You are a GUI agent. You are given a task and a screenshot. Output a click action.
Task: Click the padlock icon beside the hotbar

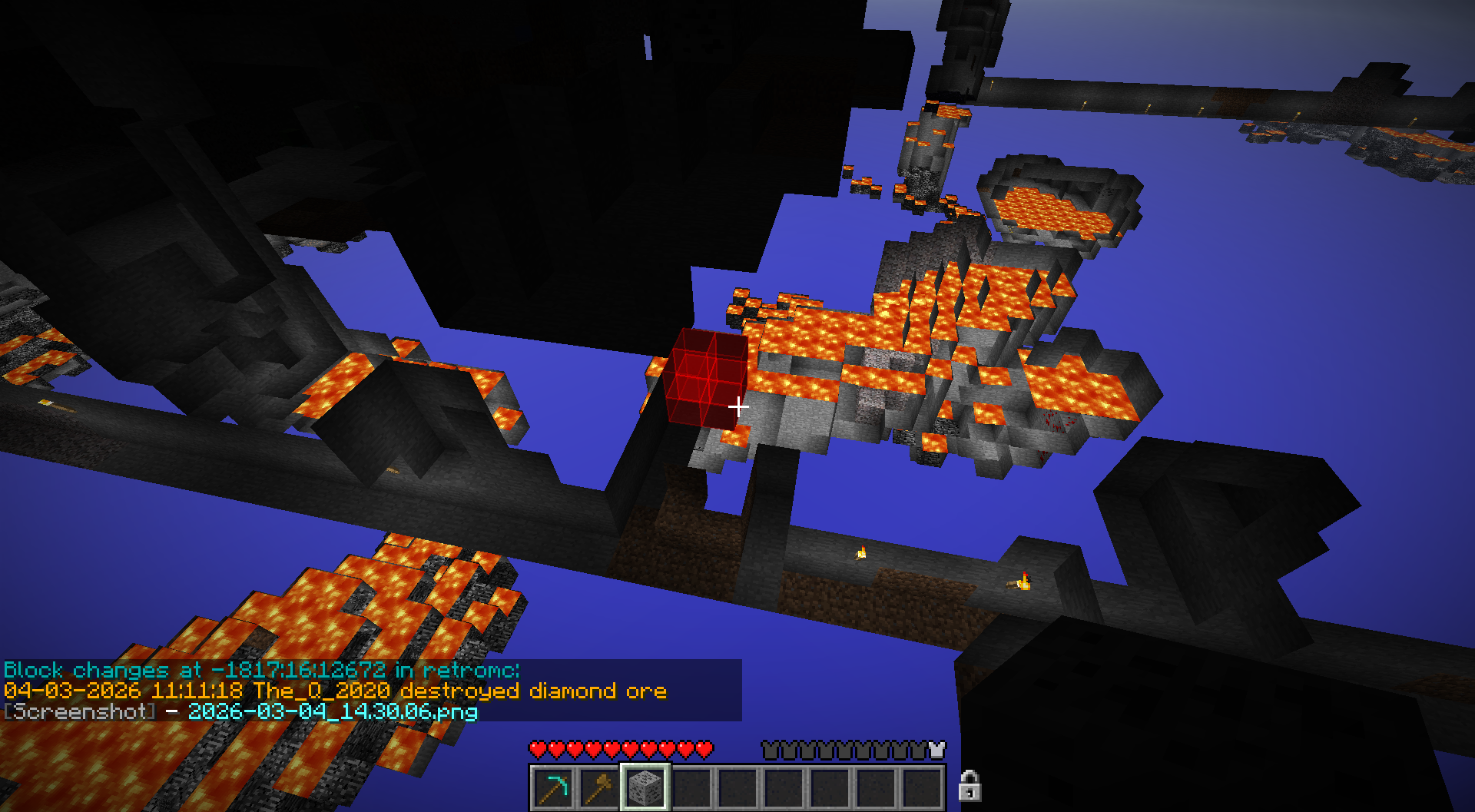pyautogui.click(x=970, y=786)
